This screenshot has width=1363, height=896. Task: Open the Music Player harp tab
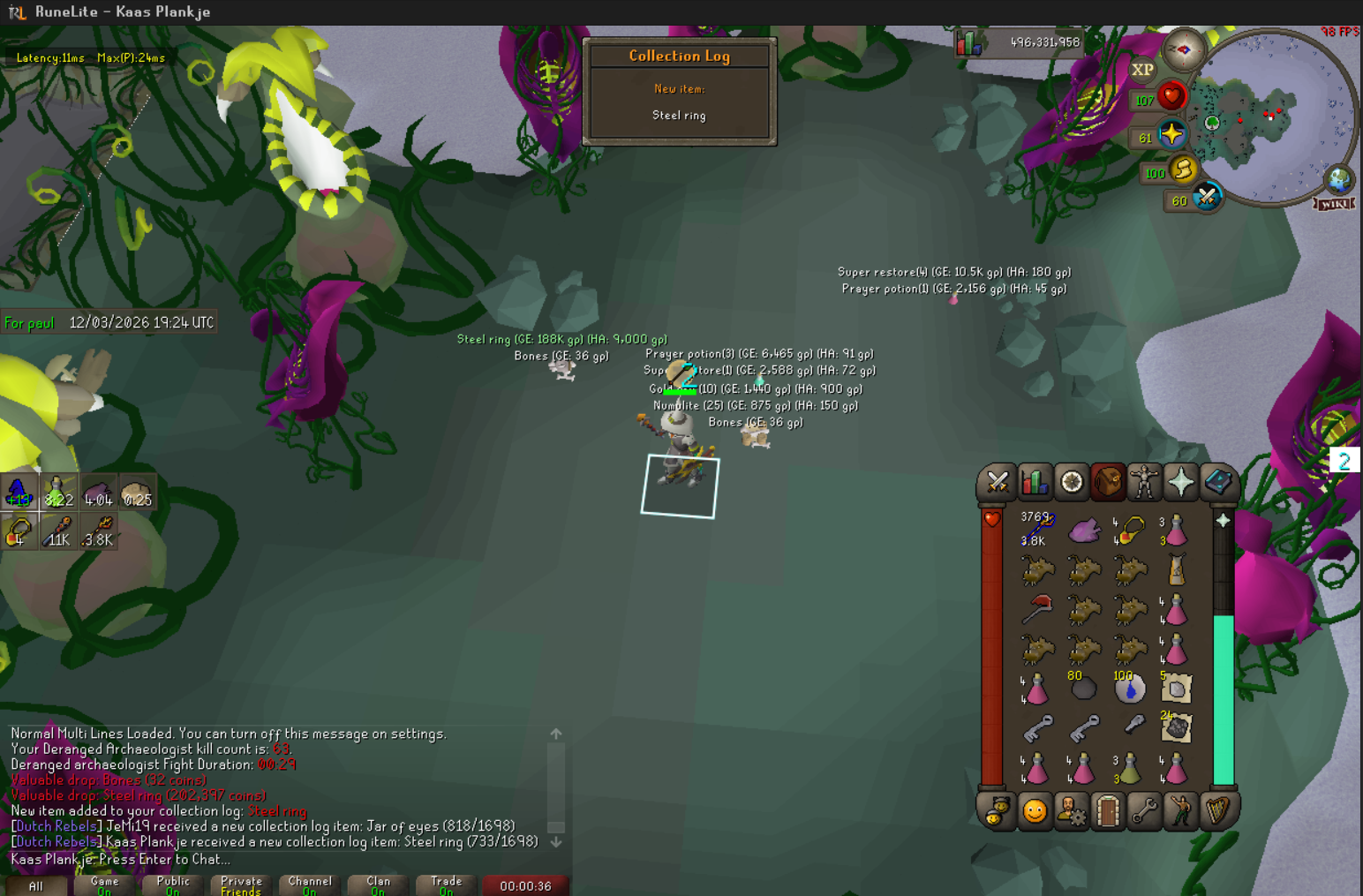coord(1218,810)
